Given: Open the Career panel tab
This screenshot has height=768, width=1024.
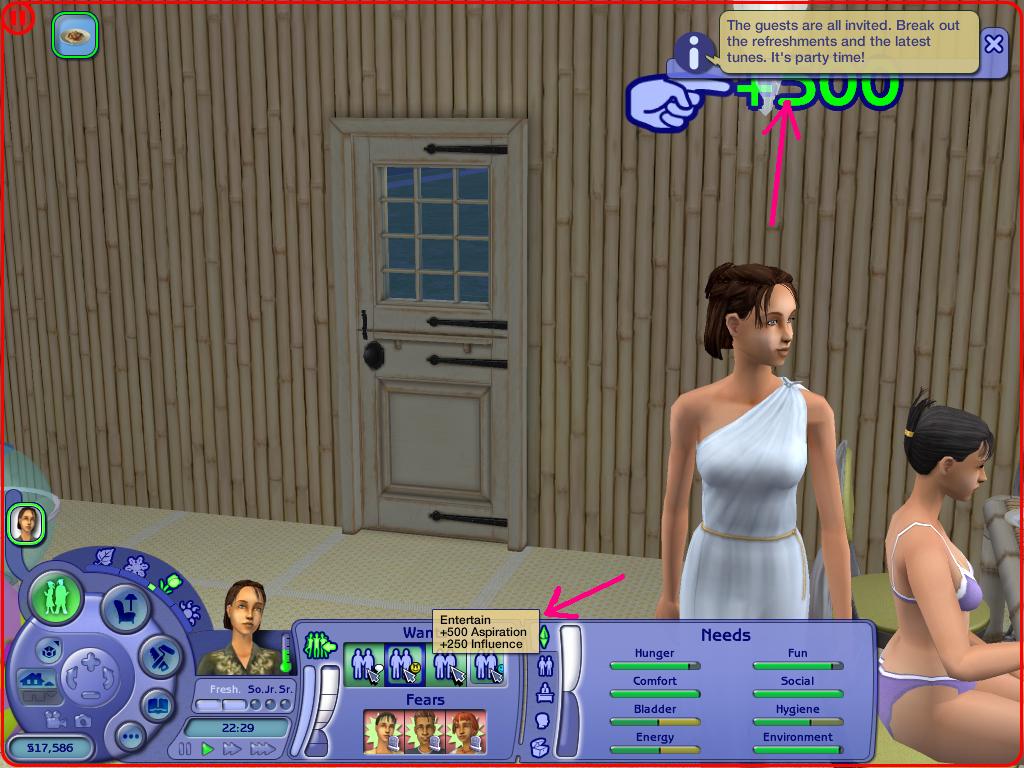Looking at the screenshot, I should (545, 692).
